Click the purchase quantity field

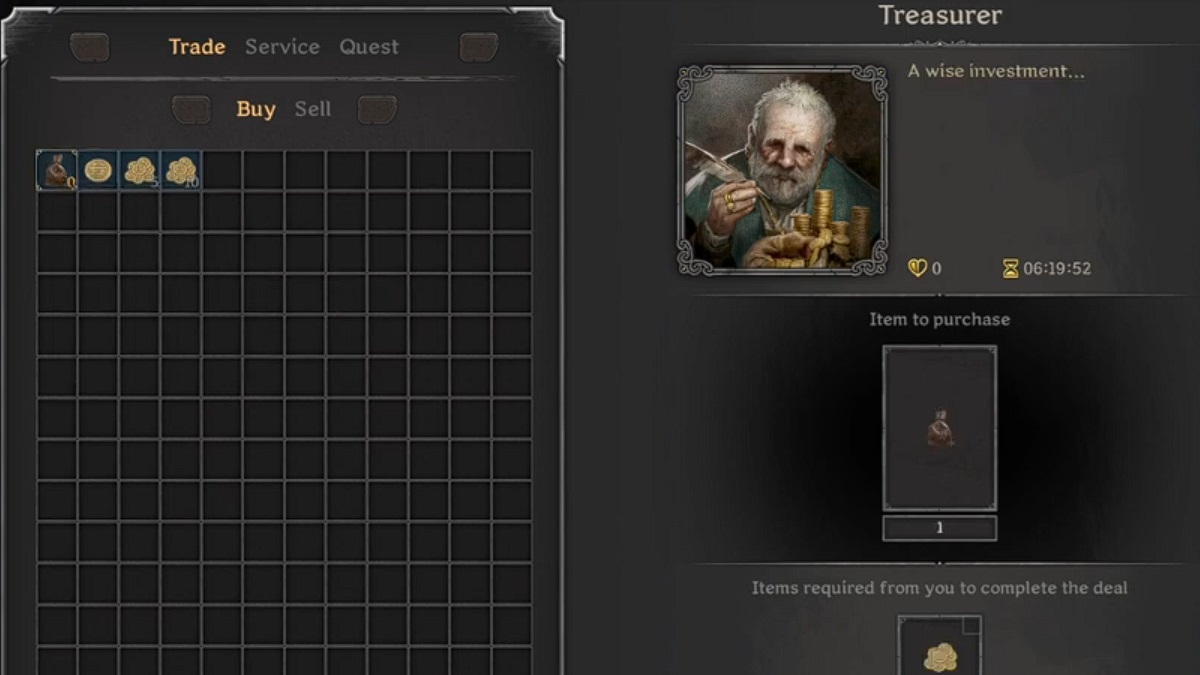pyautogui.click(x=939, y=528)
